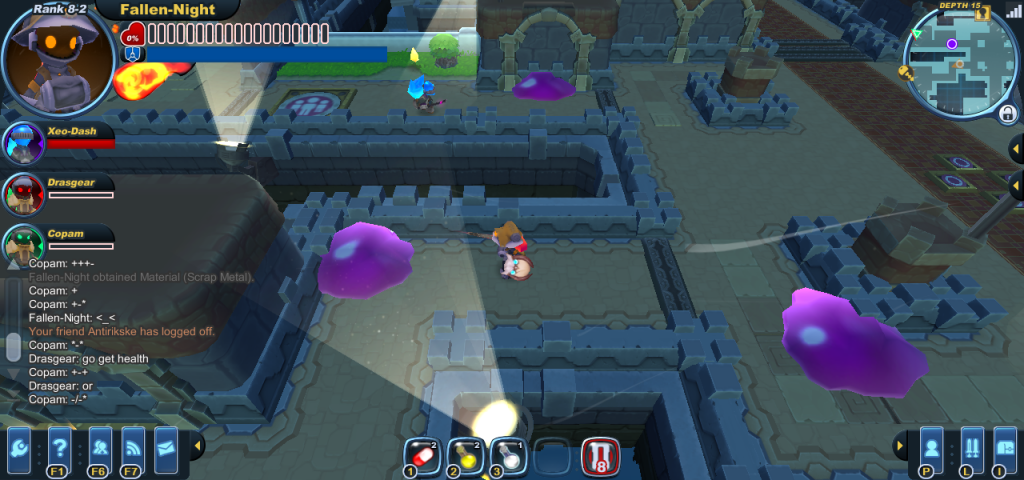Viewport: 1024px width, 480px height.
Task: Activate the red shield ability icon
Action: [x=600, y=456]
